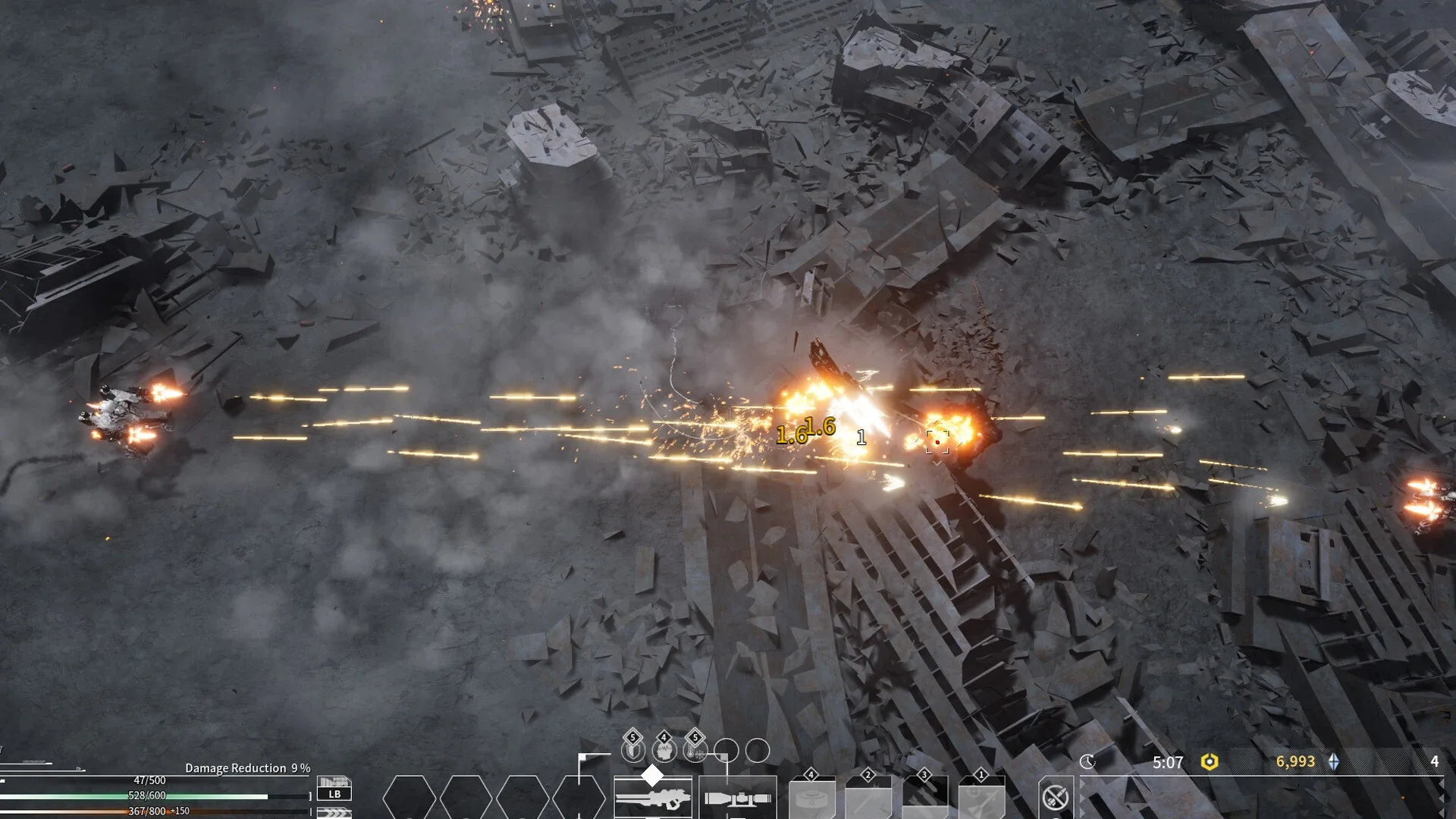Viewport: 1456px width, 819px height.
Task: Use the landmine item slot
Action: 811,800
